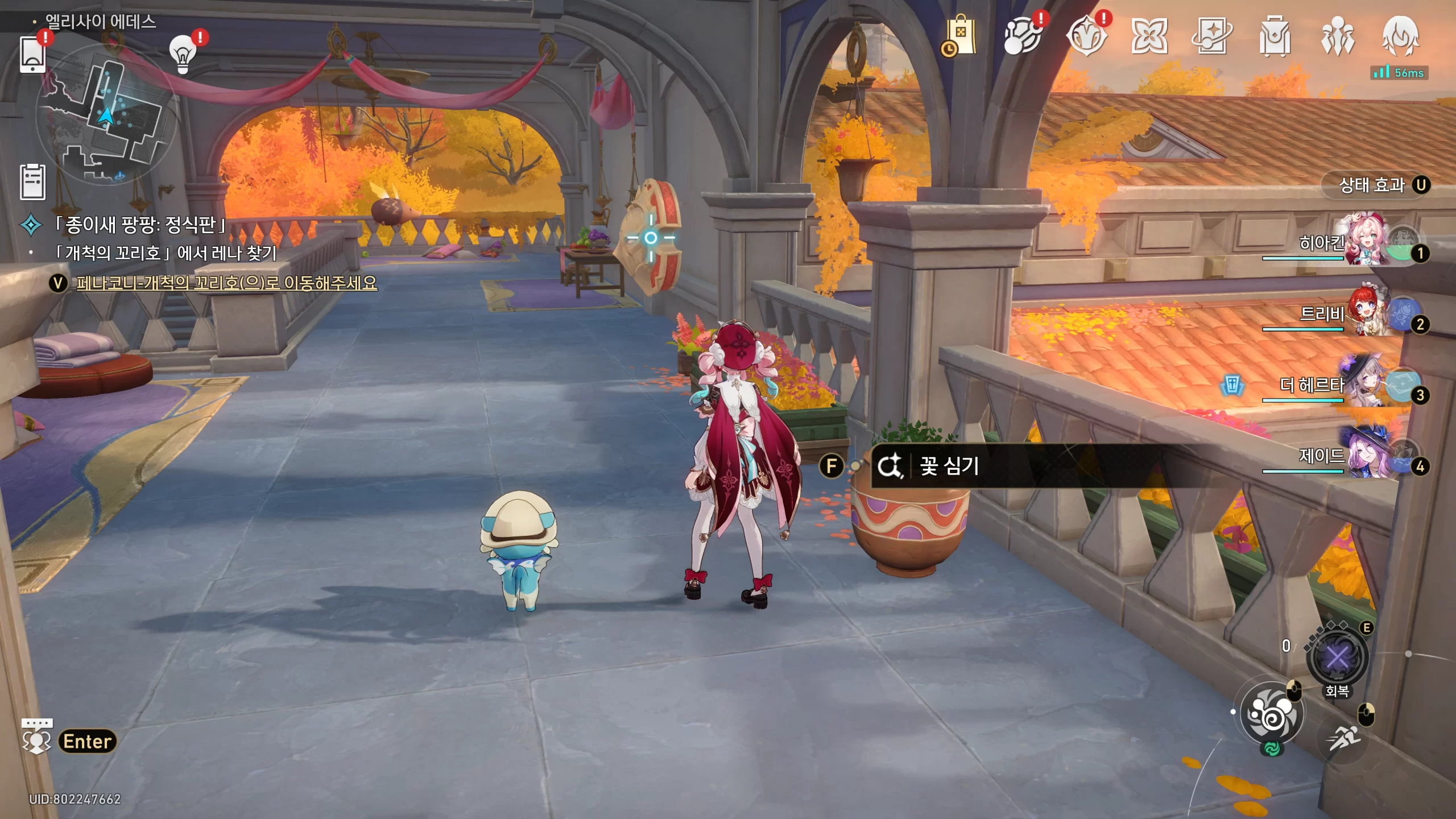Select the 종이새 팡팡: 정식판 quest tracker
The width and height of the screenshot is (1456, 819).
[139, 225]
